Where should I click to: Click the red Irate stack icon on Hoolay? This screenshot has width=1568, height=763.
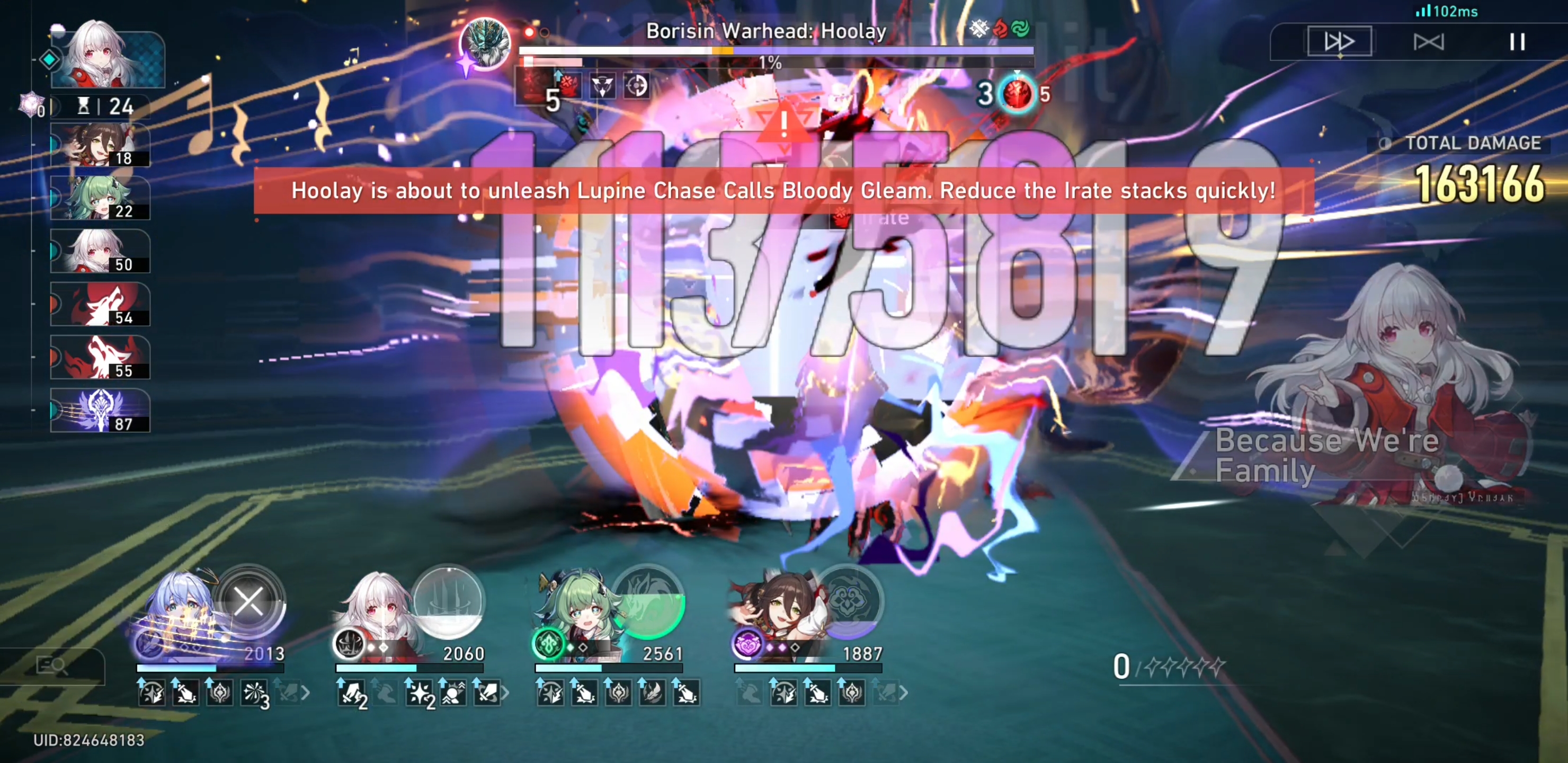coord(569,85)
